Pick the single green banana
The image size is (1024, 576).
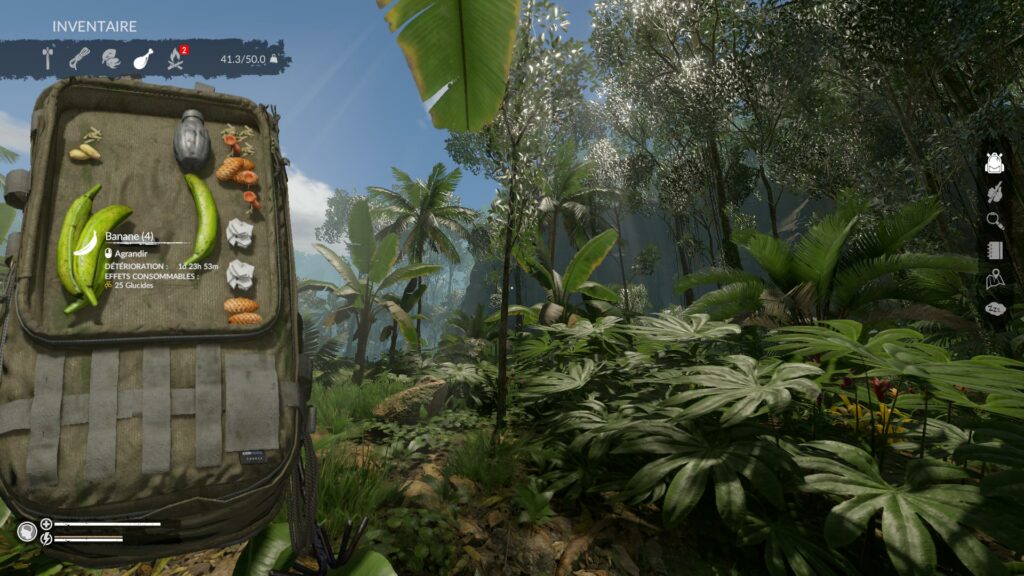tap(203, 218)
